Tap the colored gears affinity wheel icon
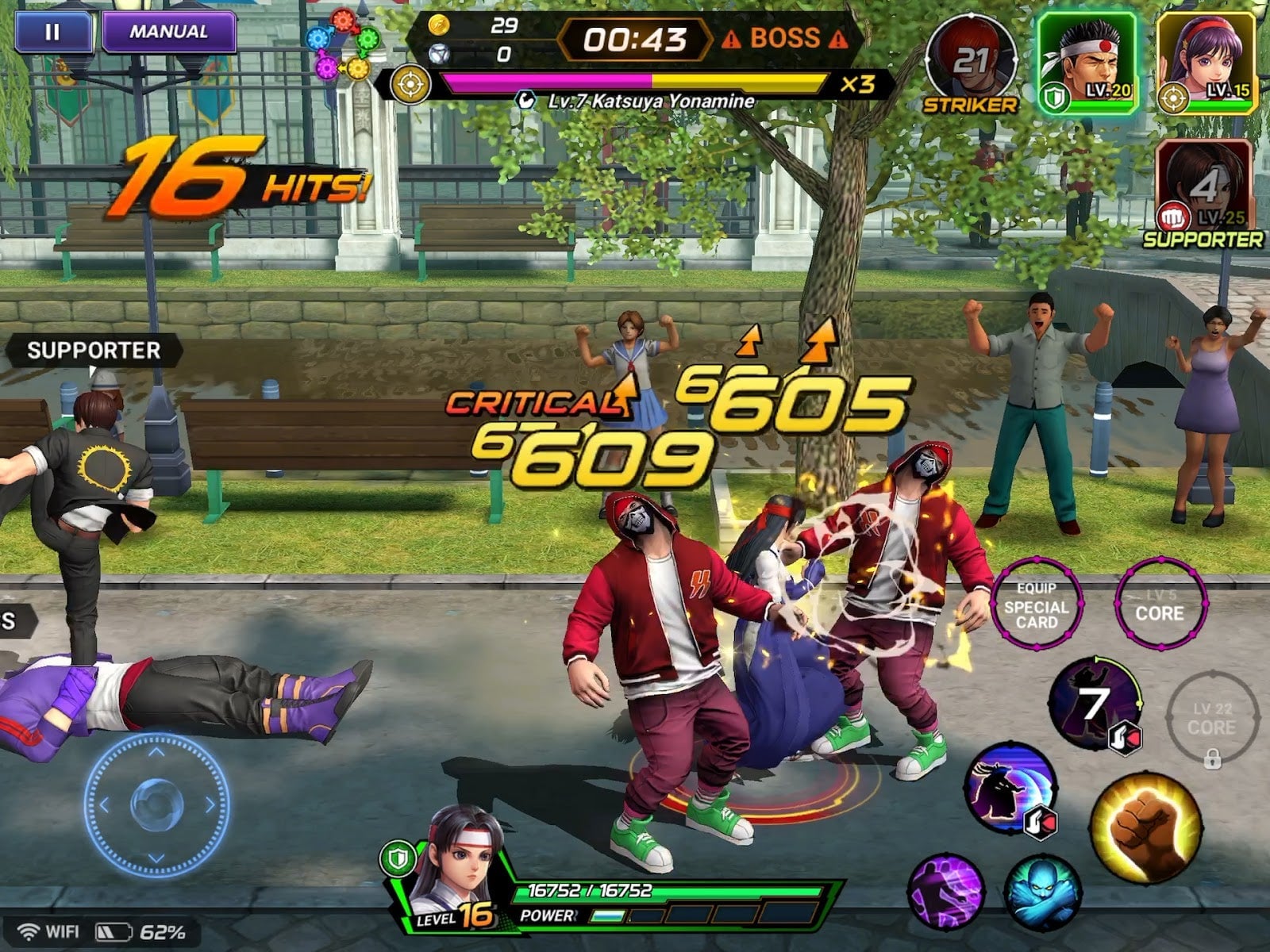Screen dimensions: 1270x952 (343, 45)
